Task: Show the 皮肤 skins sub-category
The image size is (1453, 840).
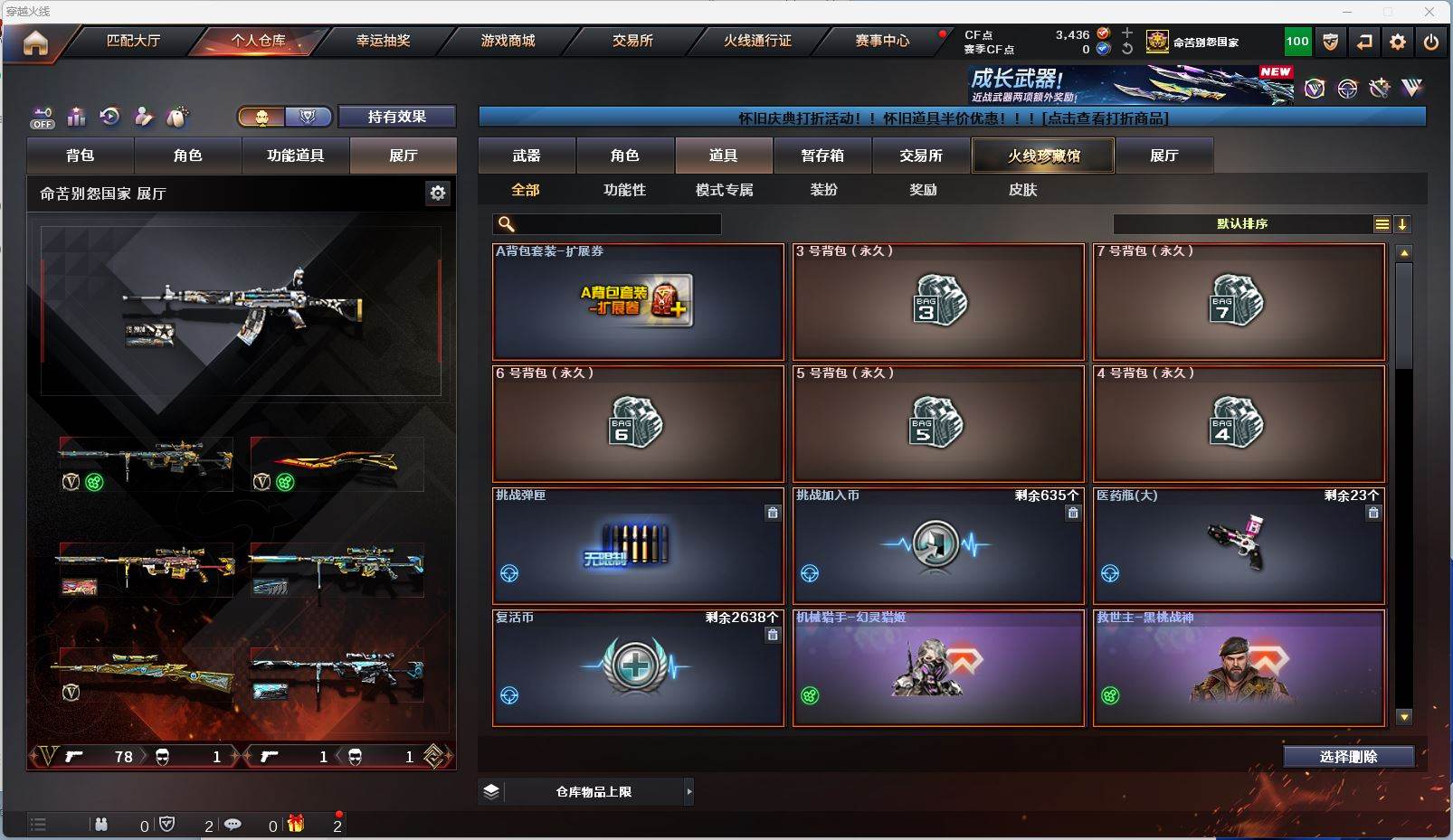Action: pyautogui.click(x=1022, y=190)
